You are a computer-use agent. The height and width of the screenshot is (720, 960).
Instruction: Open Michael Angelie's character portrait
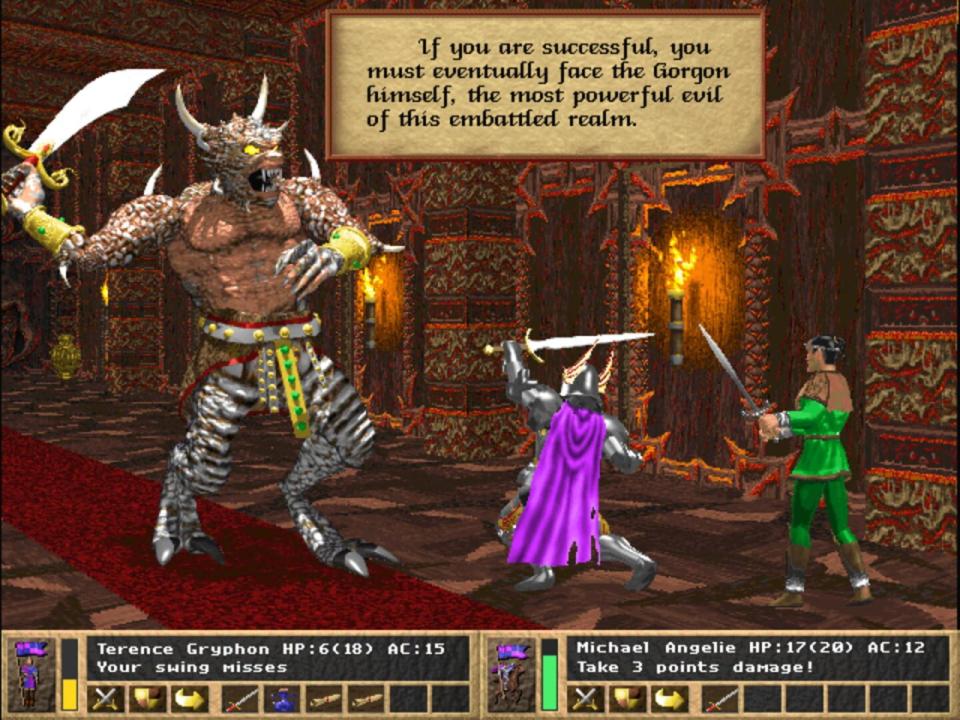coord(507,674)
